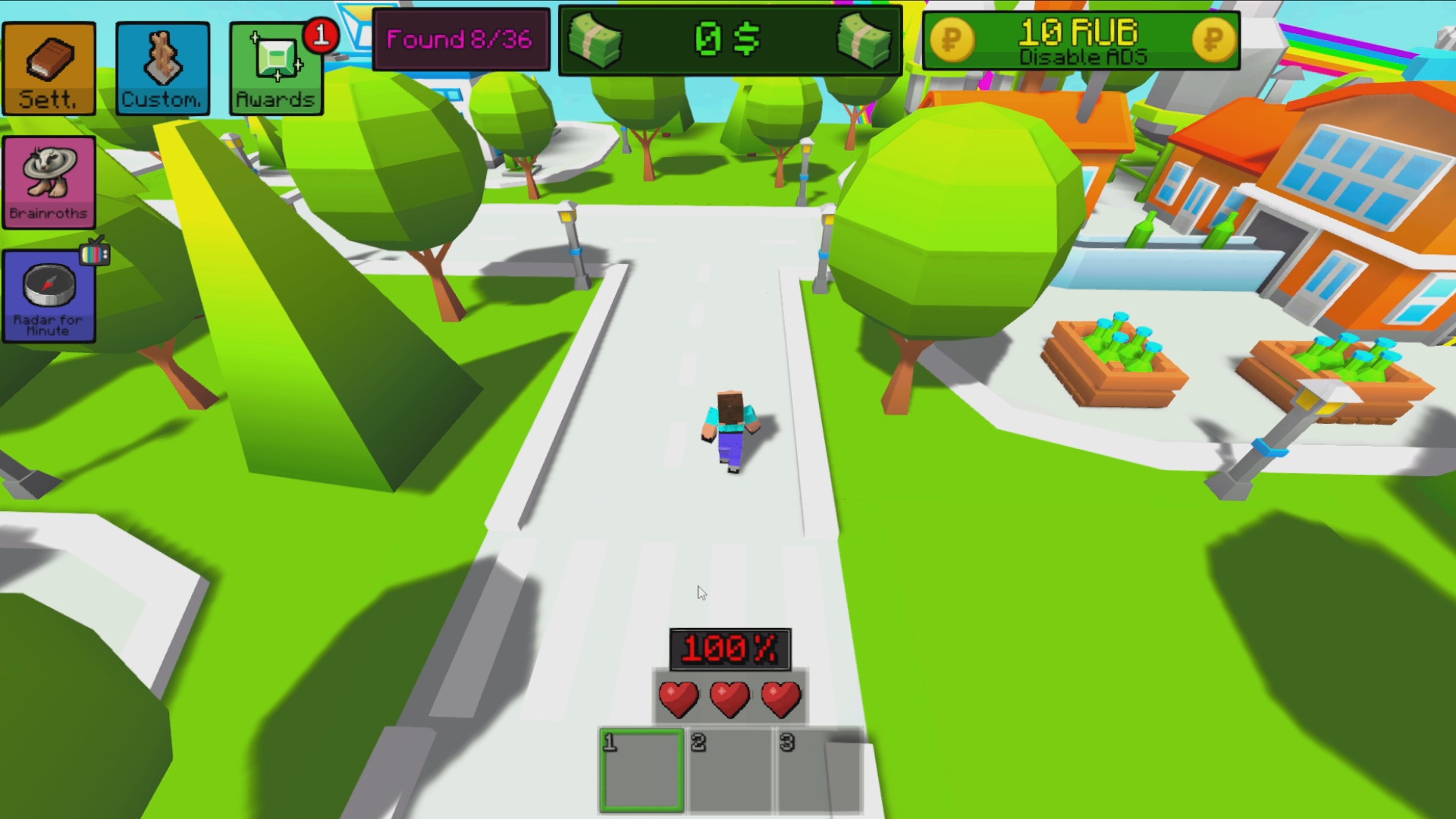
Task: Click the 100% progress indicator
Action: (x=730, y=648)
